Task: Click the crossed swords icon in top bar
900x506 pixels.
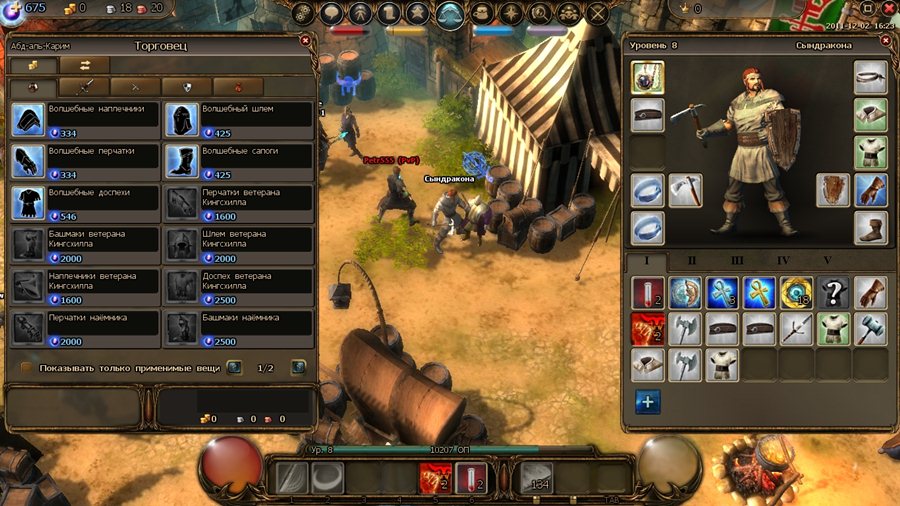Action: [598, 14]
